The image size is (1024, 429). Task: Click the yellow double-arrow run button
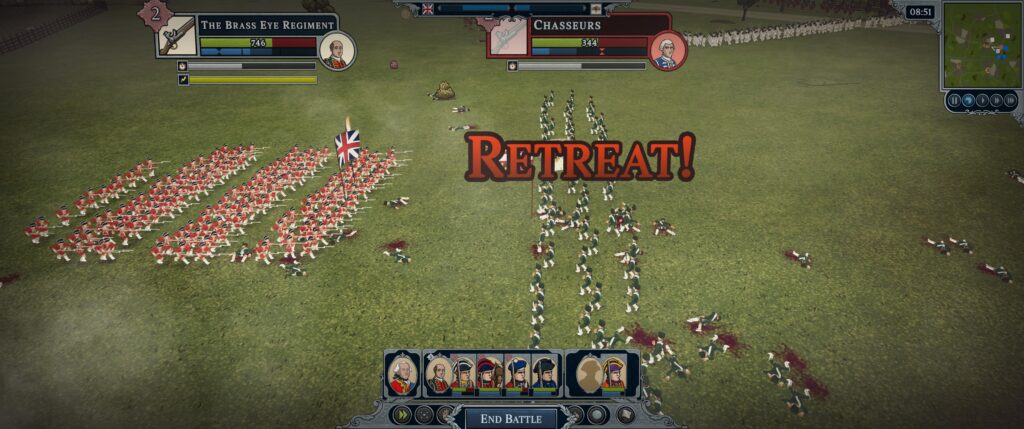(401, 414)
